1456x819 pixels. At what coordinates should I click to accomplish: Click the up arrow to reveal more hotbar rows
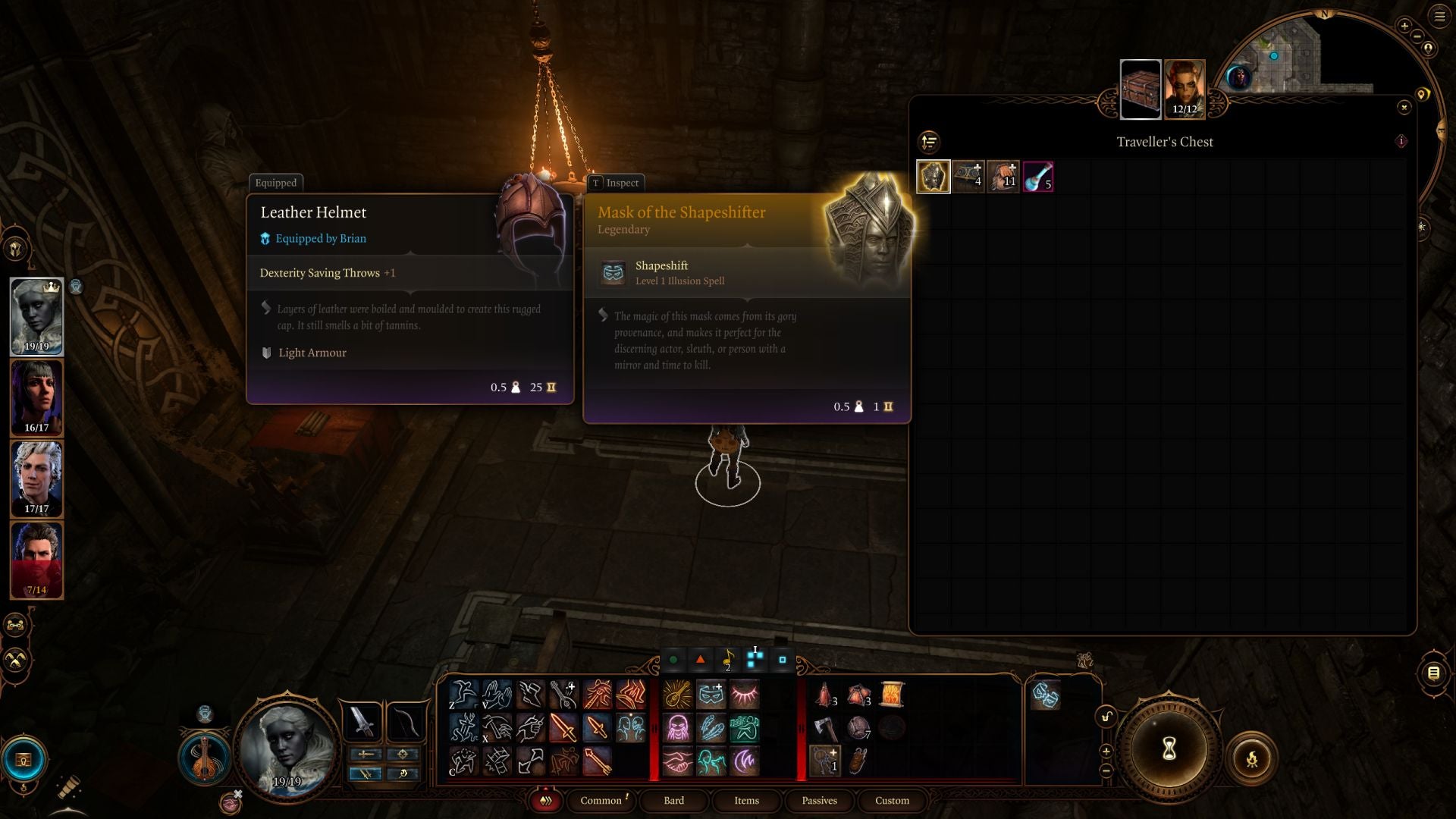click(x=1107, y=752)
